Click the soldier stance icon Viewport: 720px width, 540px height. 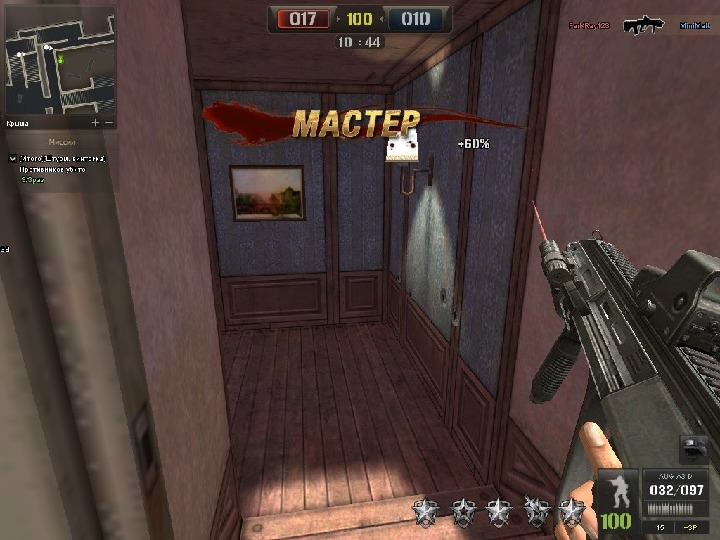click(616, 492)
